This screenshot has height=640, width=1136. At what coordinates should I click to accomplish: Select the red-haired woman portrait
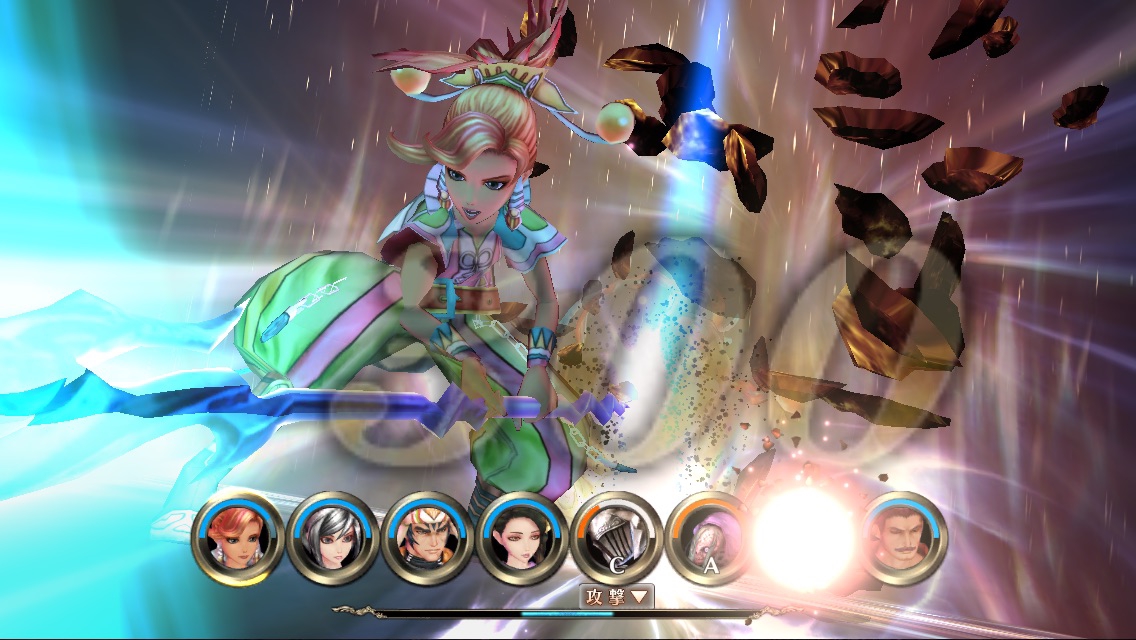(x=235, y=537)
